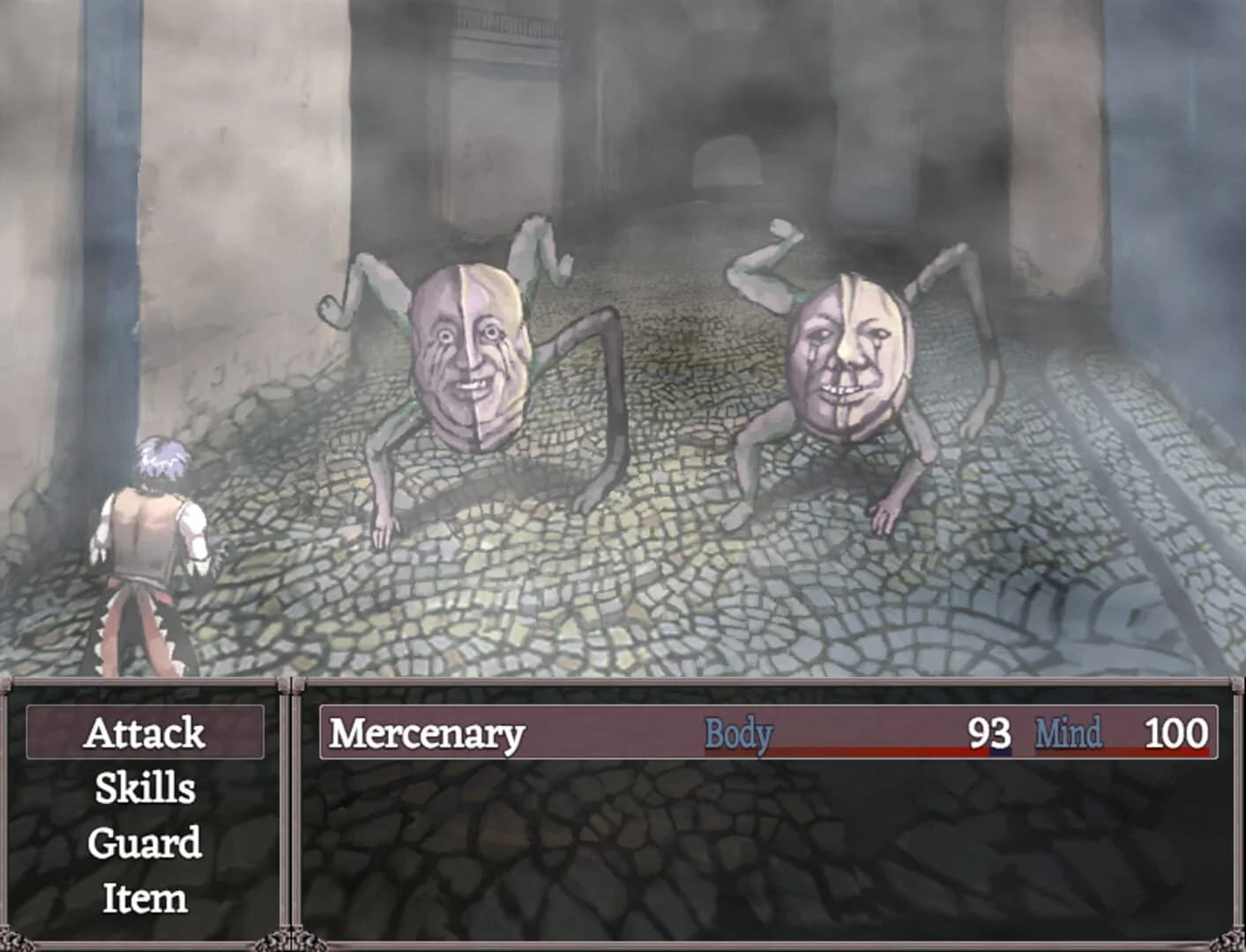
Task: Choose the Guard command to defend
Action: tap(146, 844)
